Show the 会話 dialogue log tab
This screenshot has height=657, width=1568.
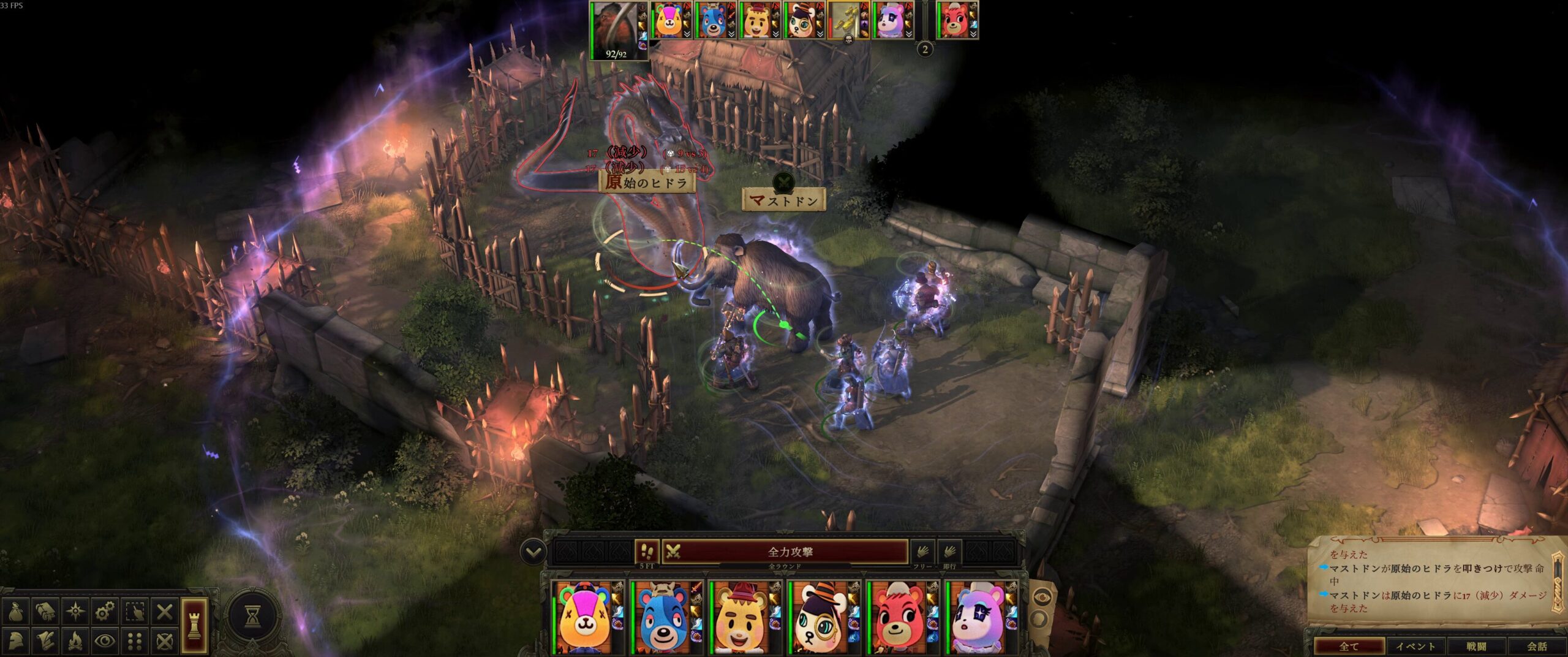point(1537,646)
